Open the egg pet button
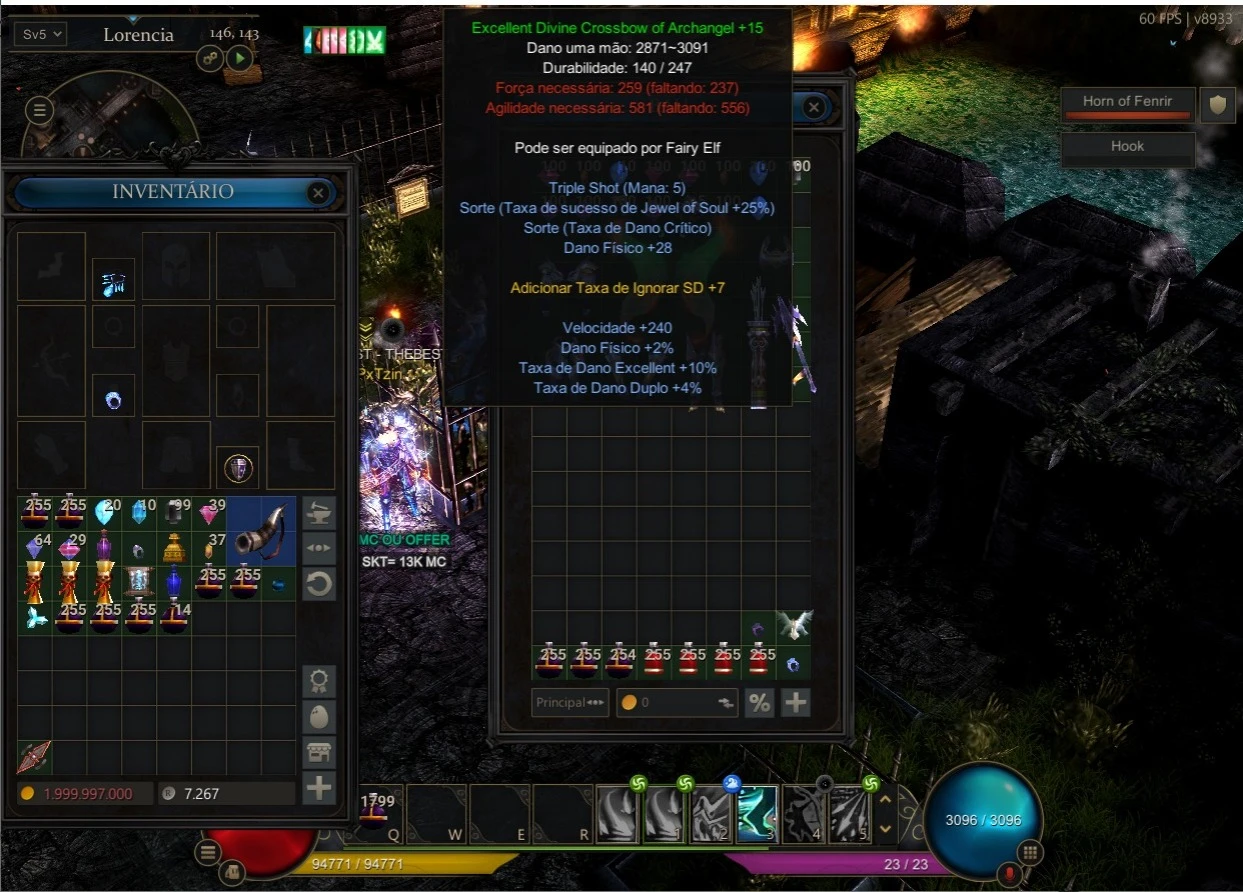The image size is (1243, 892). coord(319,717)
